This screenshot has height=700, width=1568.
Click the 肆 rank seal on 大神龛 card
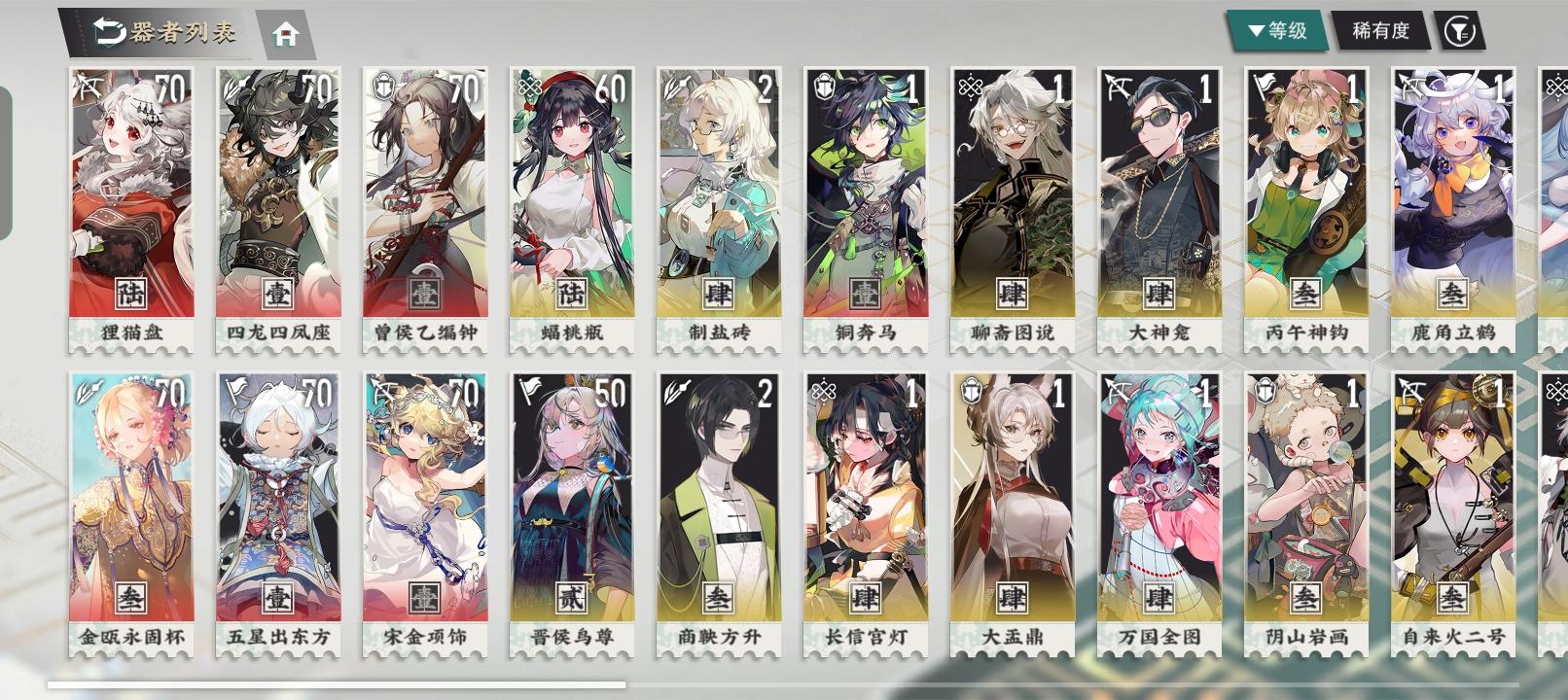1158,290
